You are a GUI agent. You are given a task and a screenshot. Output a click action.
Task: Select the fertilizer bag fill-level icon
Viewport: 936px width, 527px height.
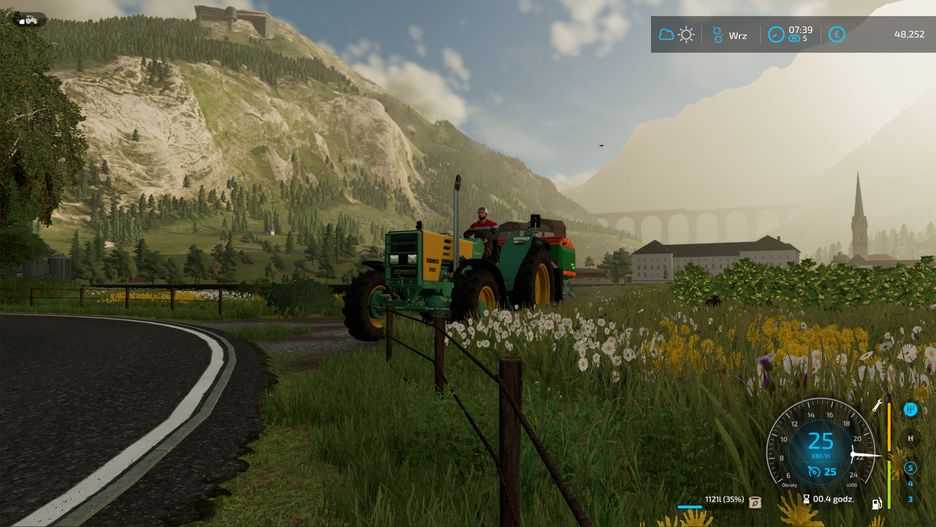coord(755,502)
